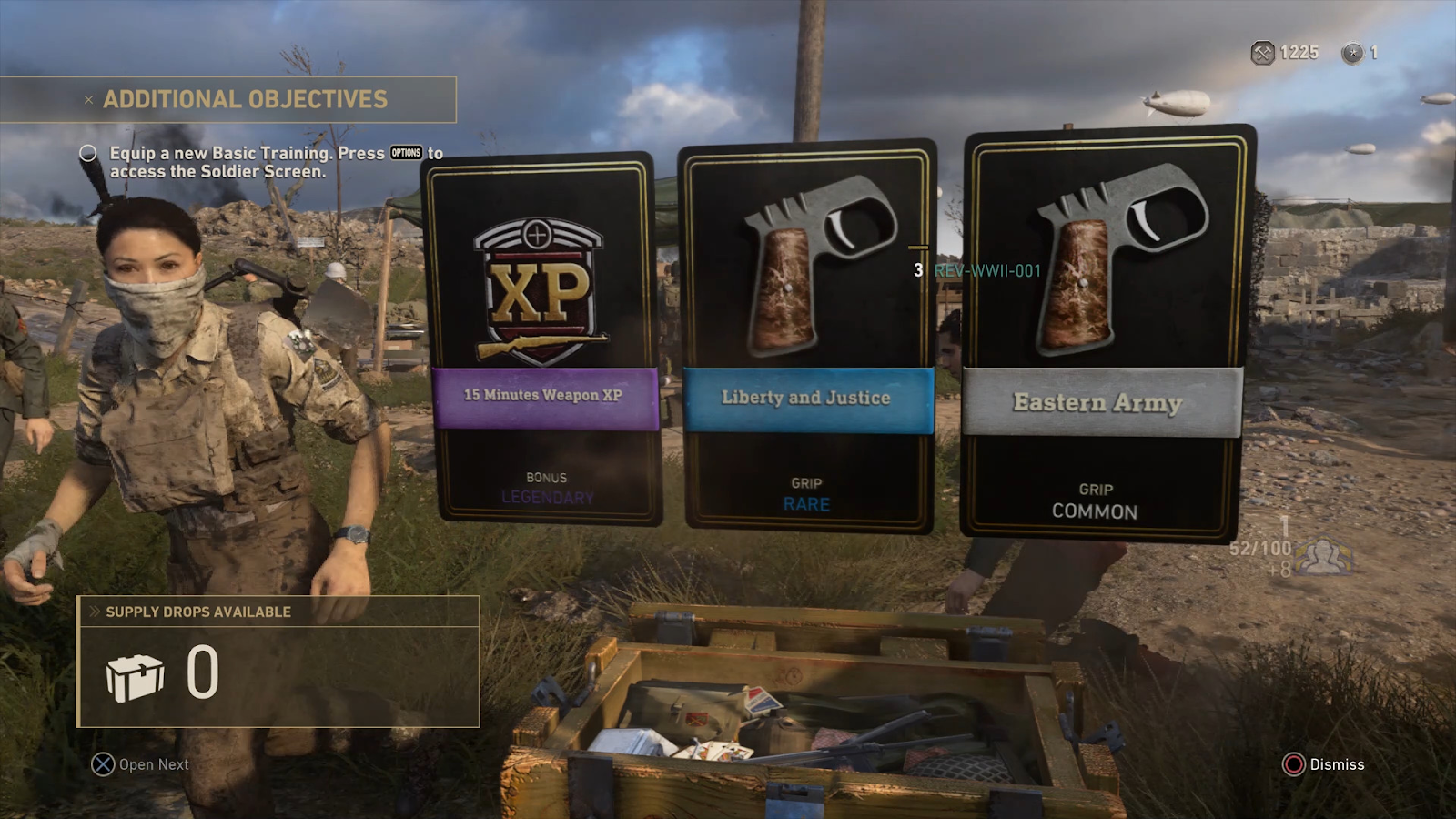Image resolution: width=1456 pixels, height=819 pixels.
Task: Choose the Liberty and Justice grip card
Action: pos(807,337)
